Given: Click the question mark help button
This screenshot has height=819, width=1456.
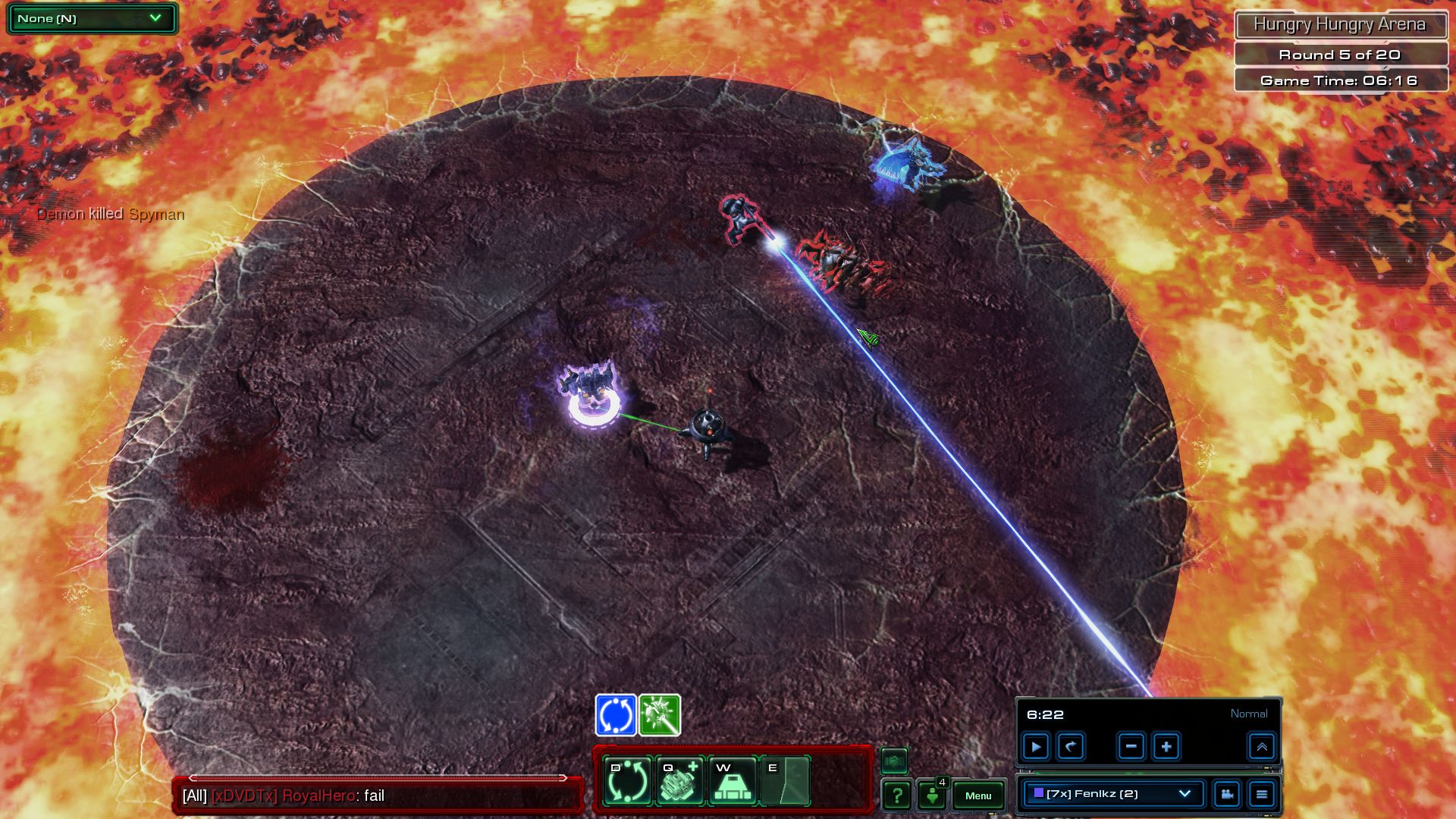Looking at the screenshot, I should pyautogui.click(x=897, y=795).
